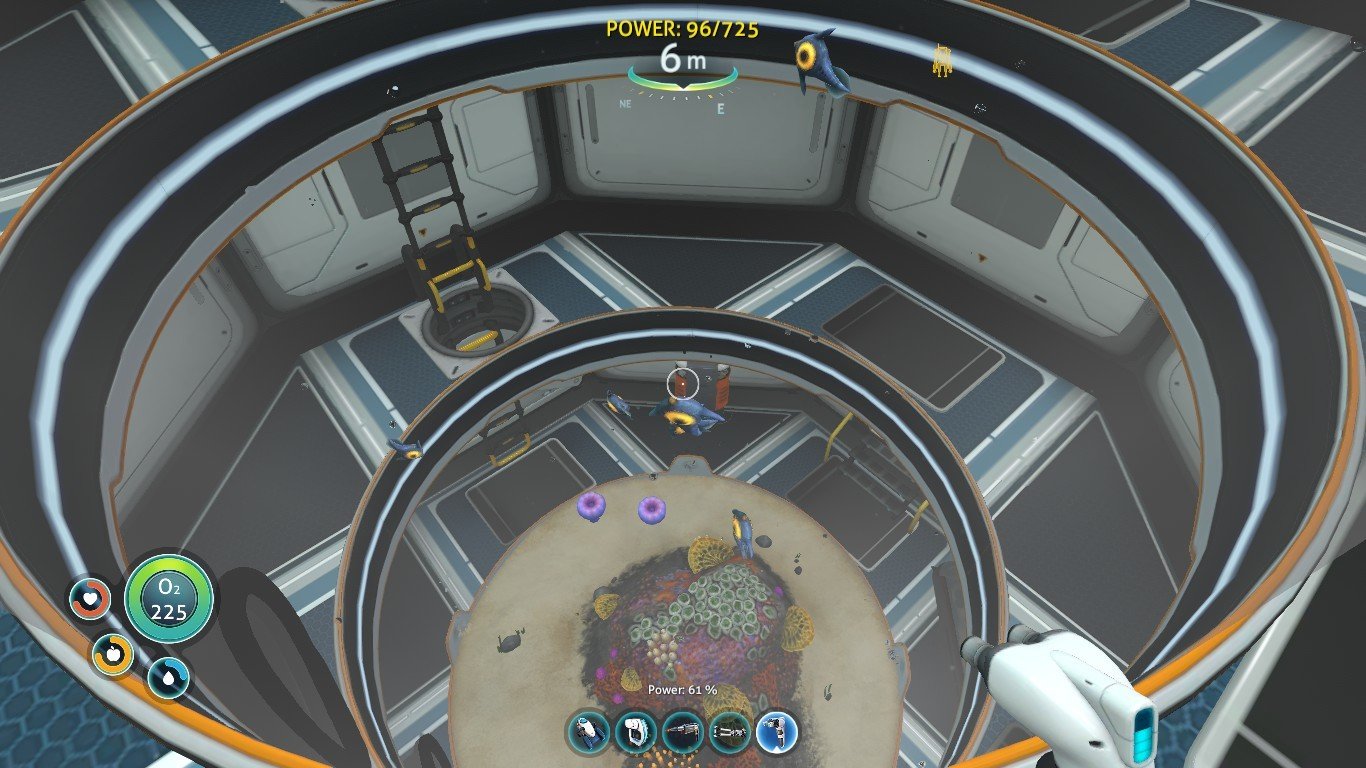This screenshot has height=768, width=1366.
Task: Pick the horizontal gray tool hotbar slot
Action: [728, 733]
